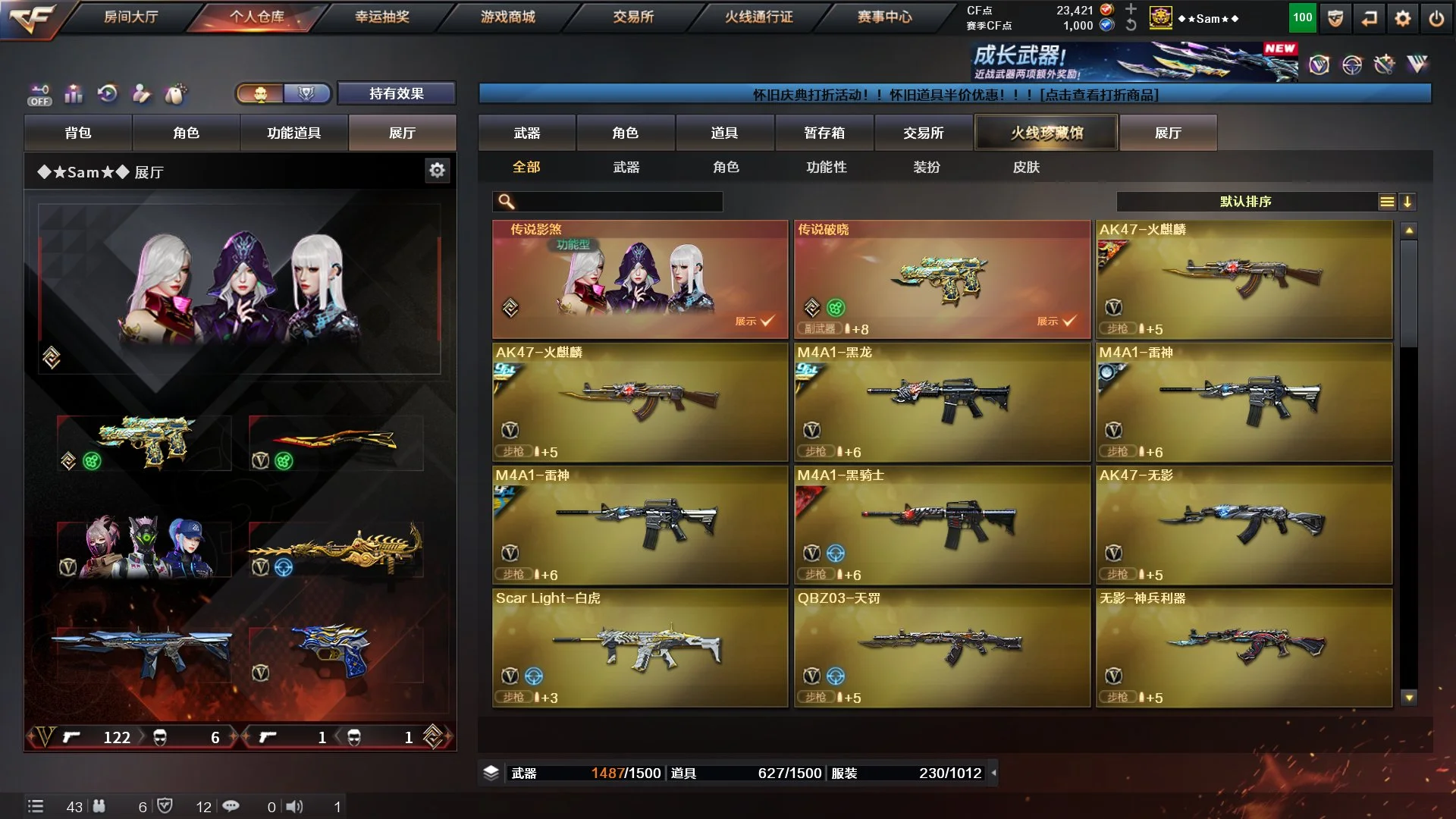Select the QBZ03-天罚 rifle card
Image resolution: width=1456 pixels, height=819 pixels.
(x=942, y=648)
